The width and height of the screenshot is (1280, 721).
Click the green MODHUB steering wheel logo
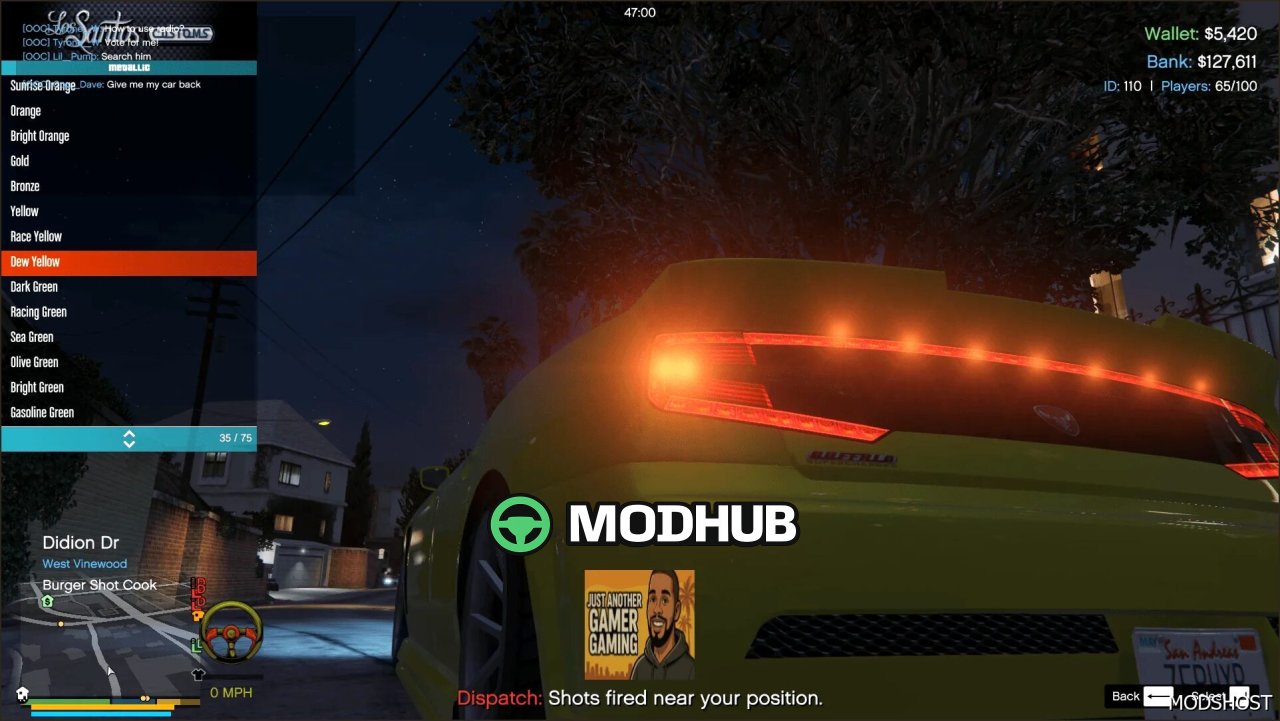pyautogui.click(x=519, y=523)
